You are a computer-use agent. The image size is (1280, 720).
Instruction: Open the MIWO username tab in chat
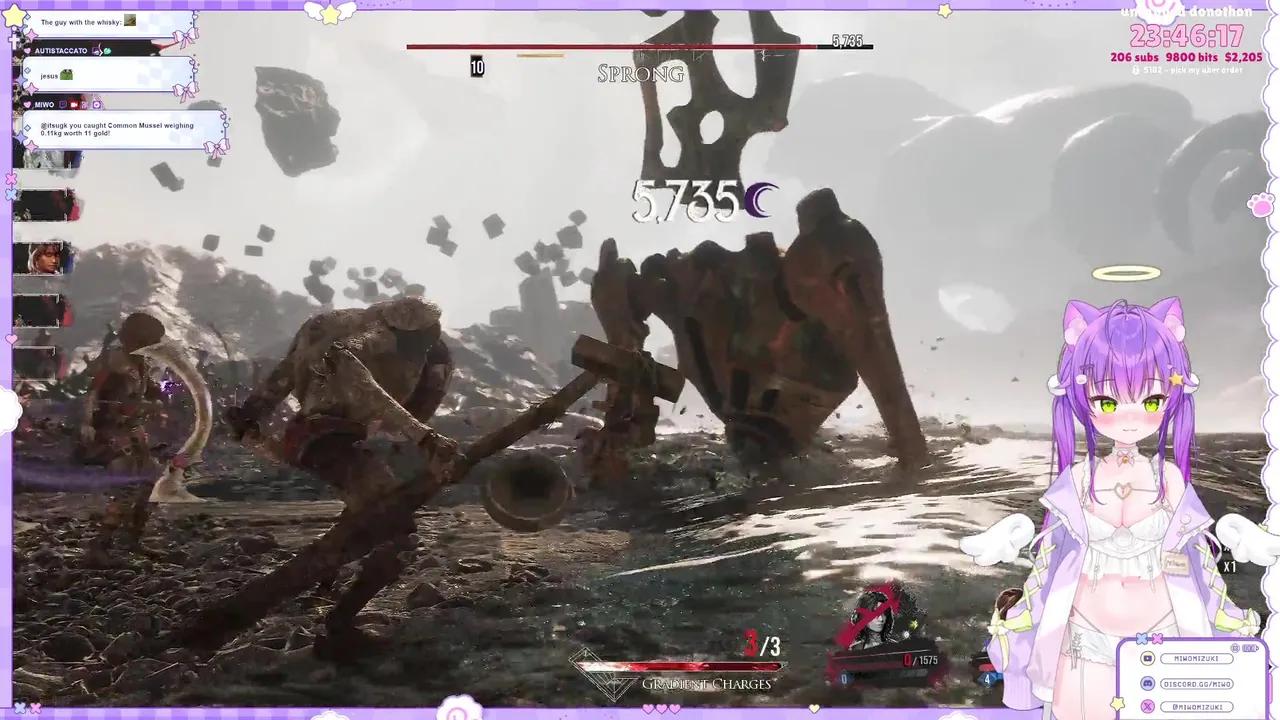coord(45,104)
